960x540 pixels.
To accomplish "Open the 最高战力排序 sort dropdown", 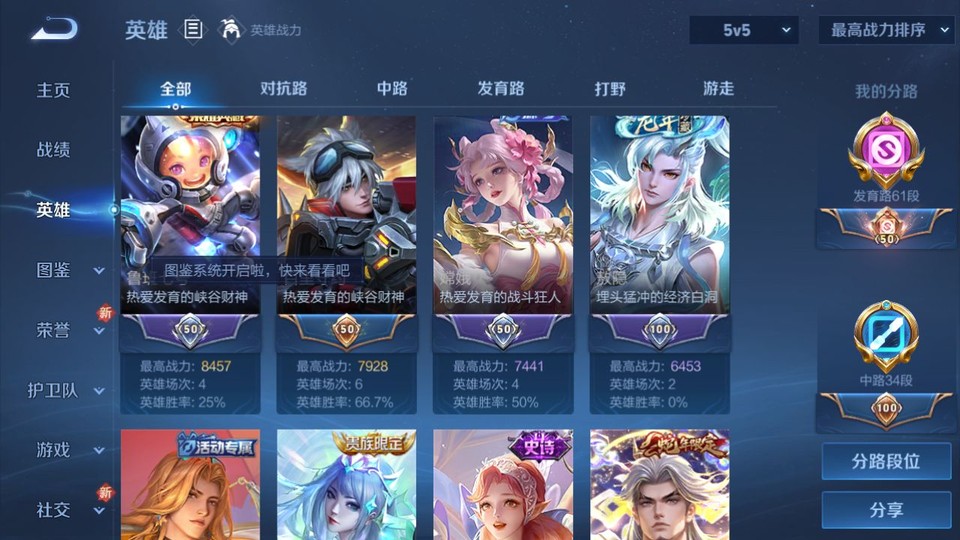I will tap(886, 30).
